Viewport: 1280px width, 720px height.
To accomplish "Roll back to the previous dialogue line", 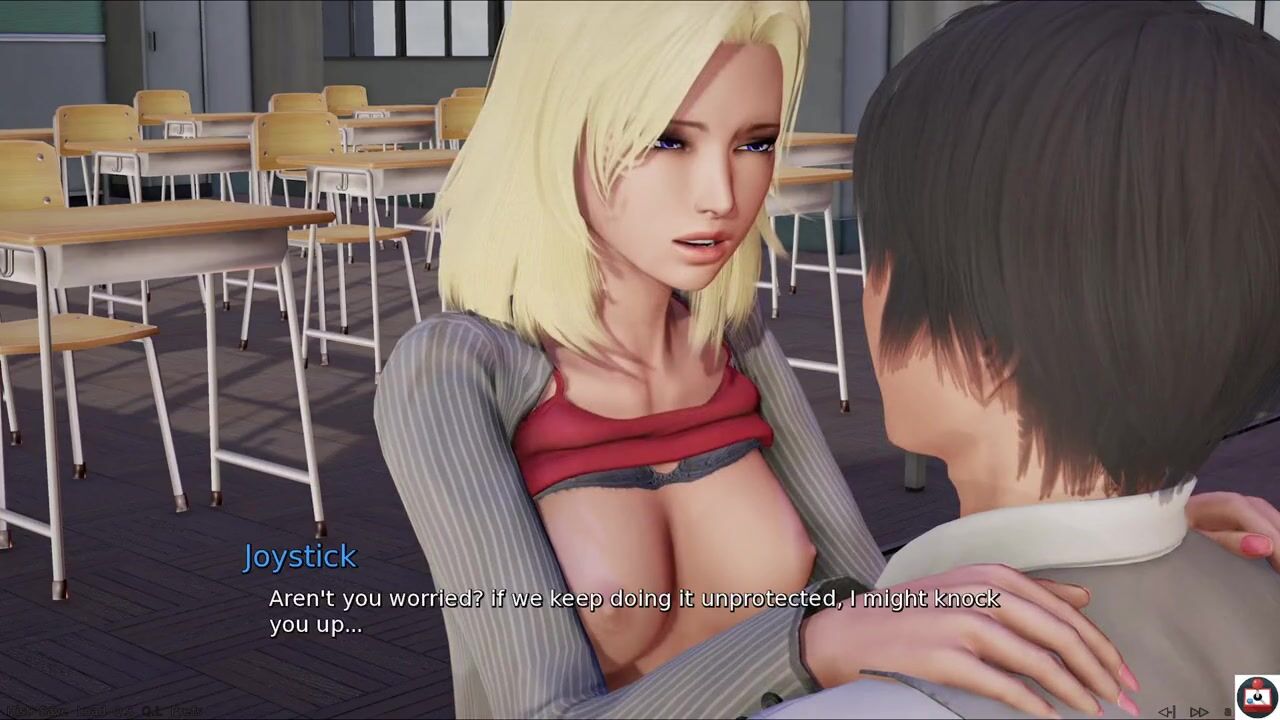I will [1167, 712].
